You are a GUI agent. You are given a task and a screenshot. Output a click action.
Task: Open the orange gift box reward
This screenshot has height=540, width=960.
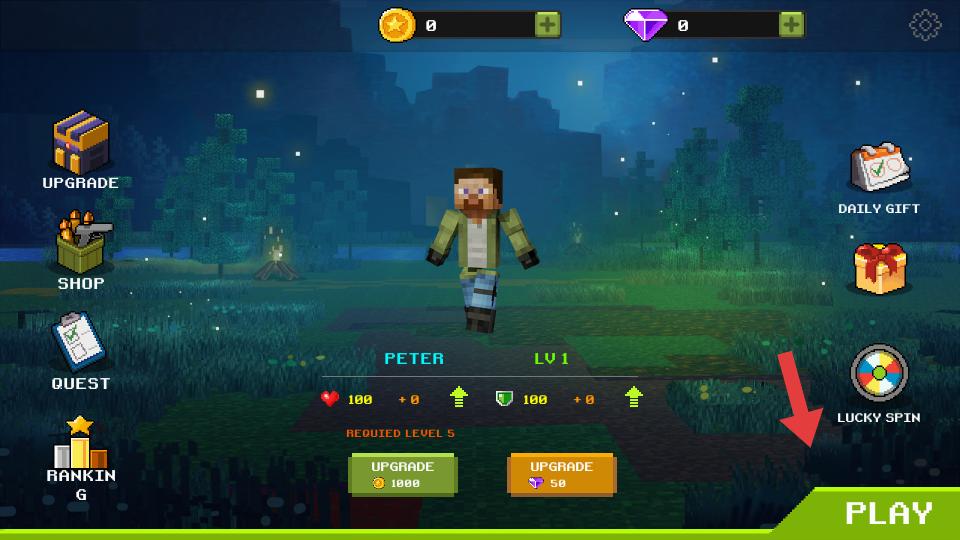879,268
